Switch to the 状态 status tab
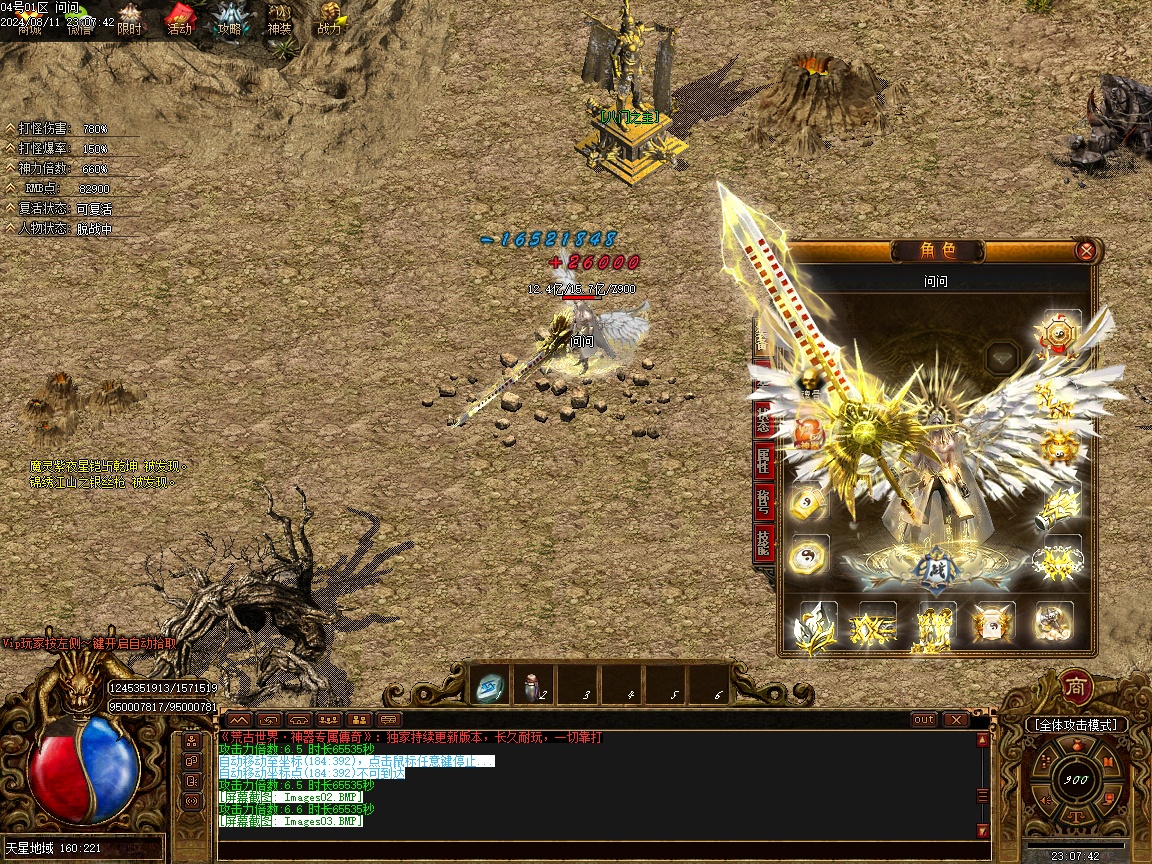The image size is (1152, 864). [764, 418]
